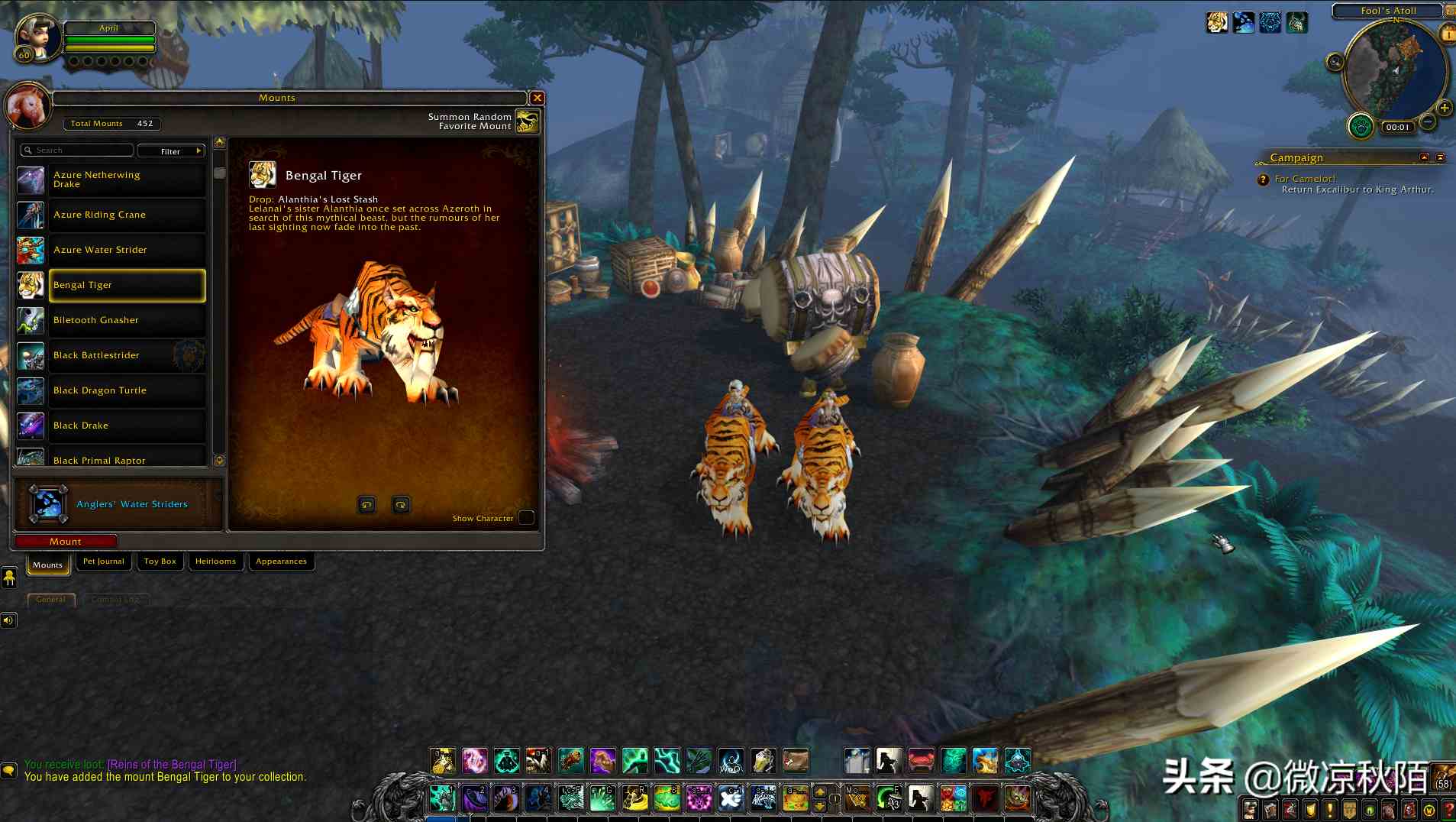This screenshot has height=822, width=1456.
Task: Enable the Show Character checkbox
Action: coord(526,518)
